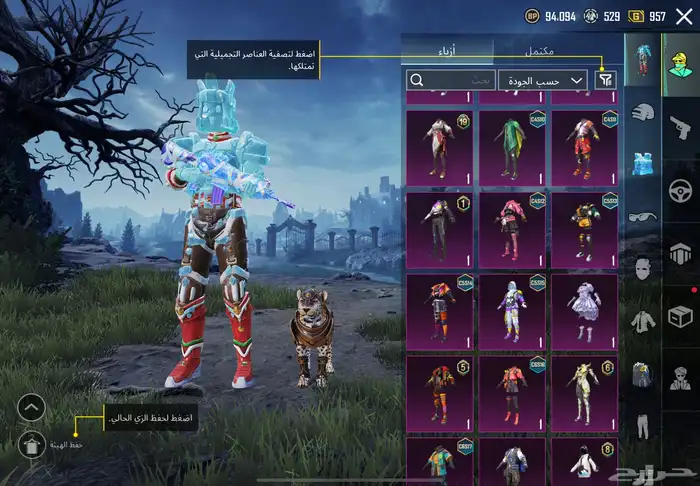700x486 pixels.
Task: Click the search box with magnifier icon
Action: [450, 80]
